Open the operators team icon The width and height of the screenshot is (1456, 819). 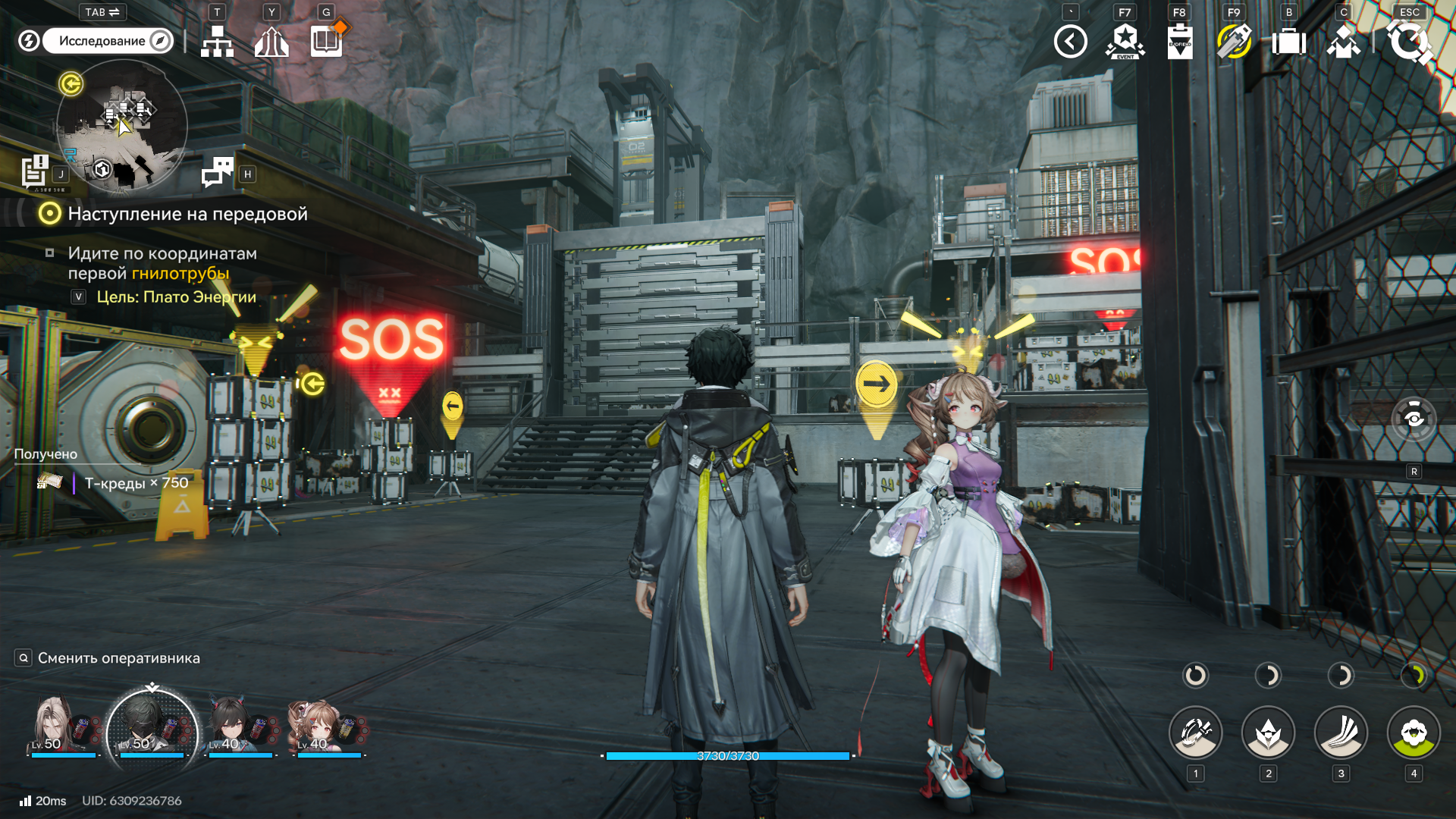1343,42
